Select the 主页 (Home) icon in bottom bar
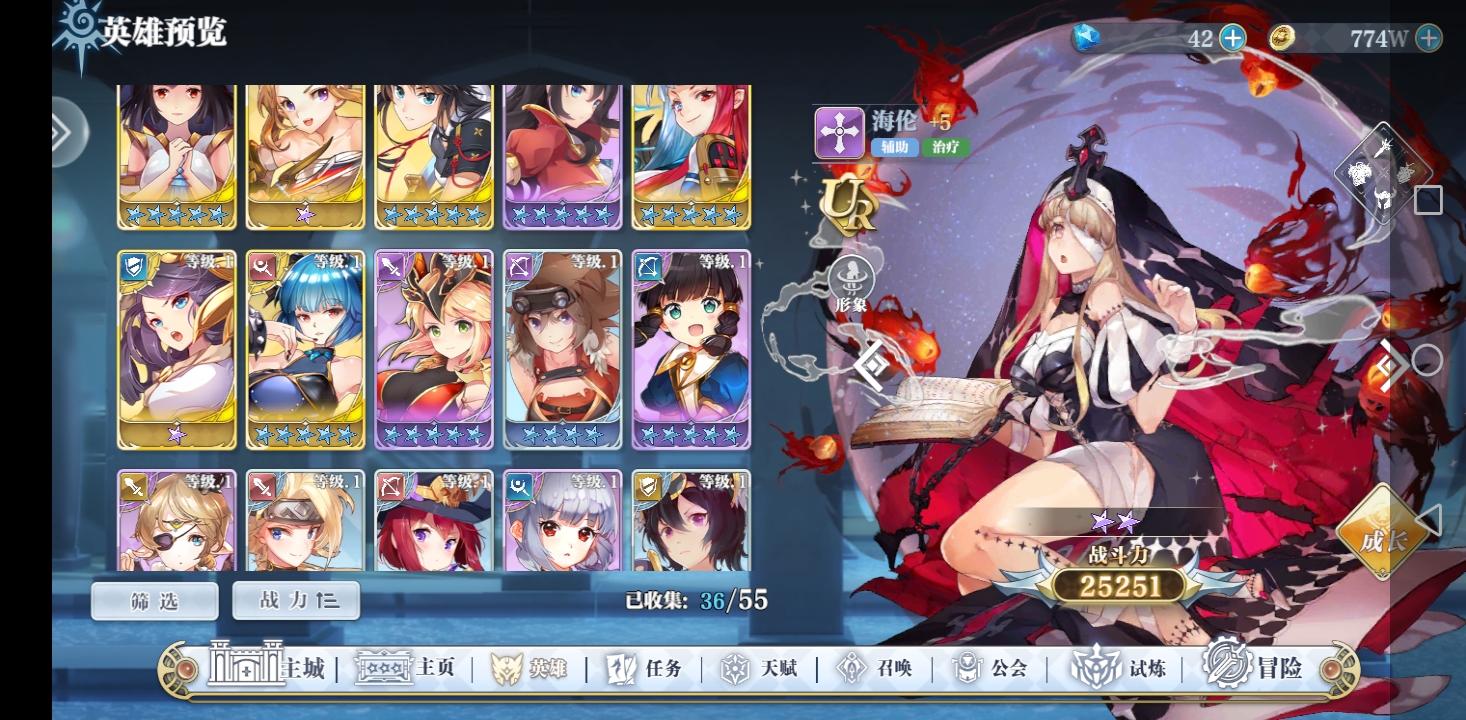 click(x=385, y=670)
